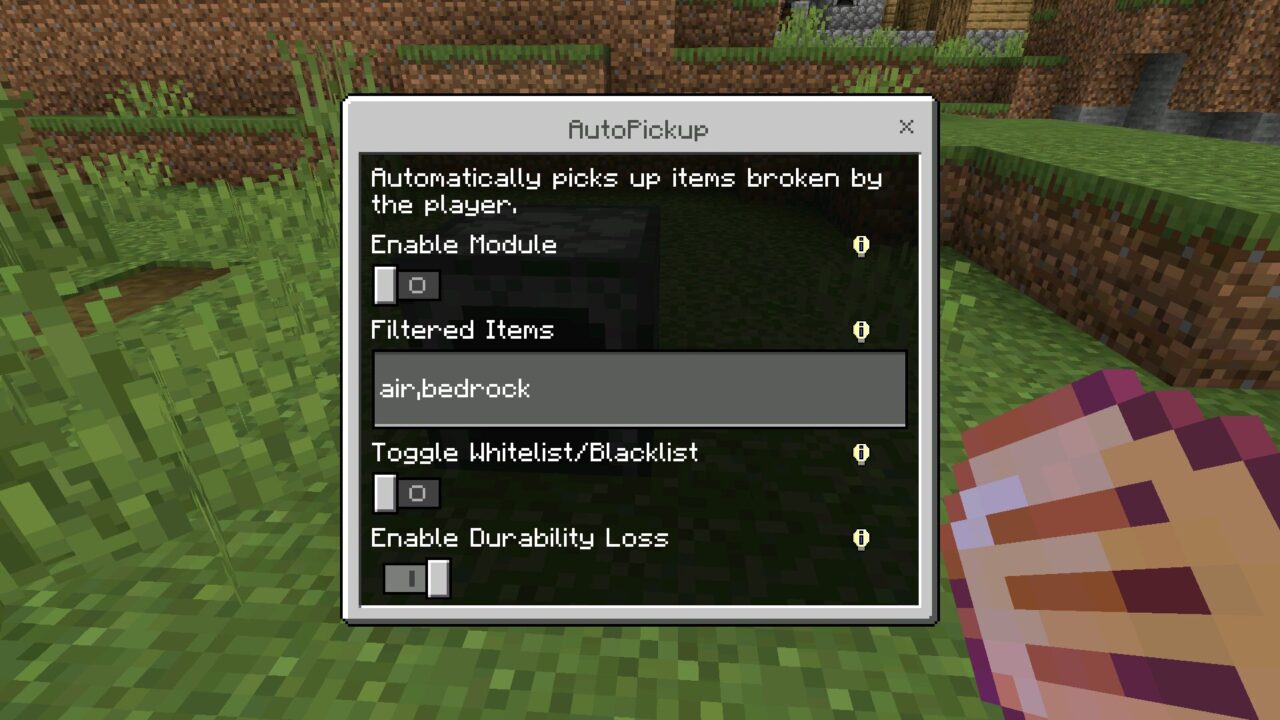This screenshot has width=1280, height=720.
Task: Click the Enable Module switch knob
Action: (x=385, y=285)
